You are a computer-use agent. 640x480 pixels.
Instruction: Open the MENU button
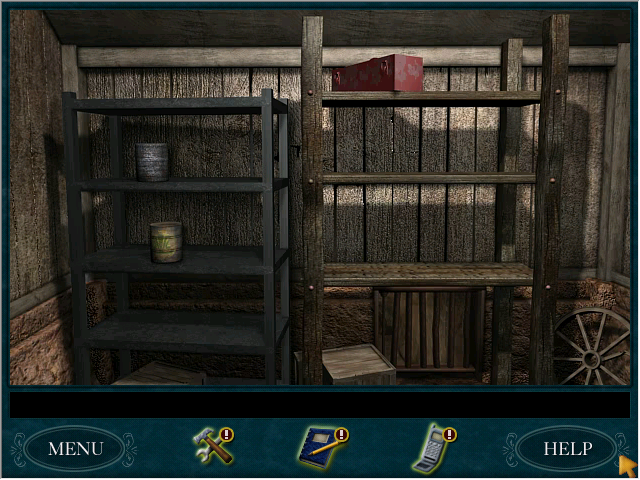pyautogui.click(x=75, y=448)
